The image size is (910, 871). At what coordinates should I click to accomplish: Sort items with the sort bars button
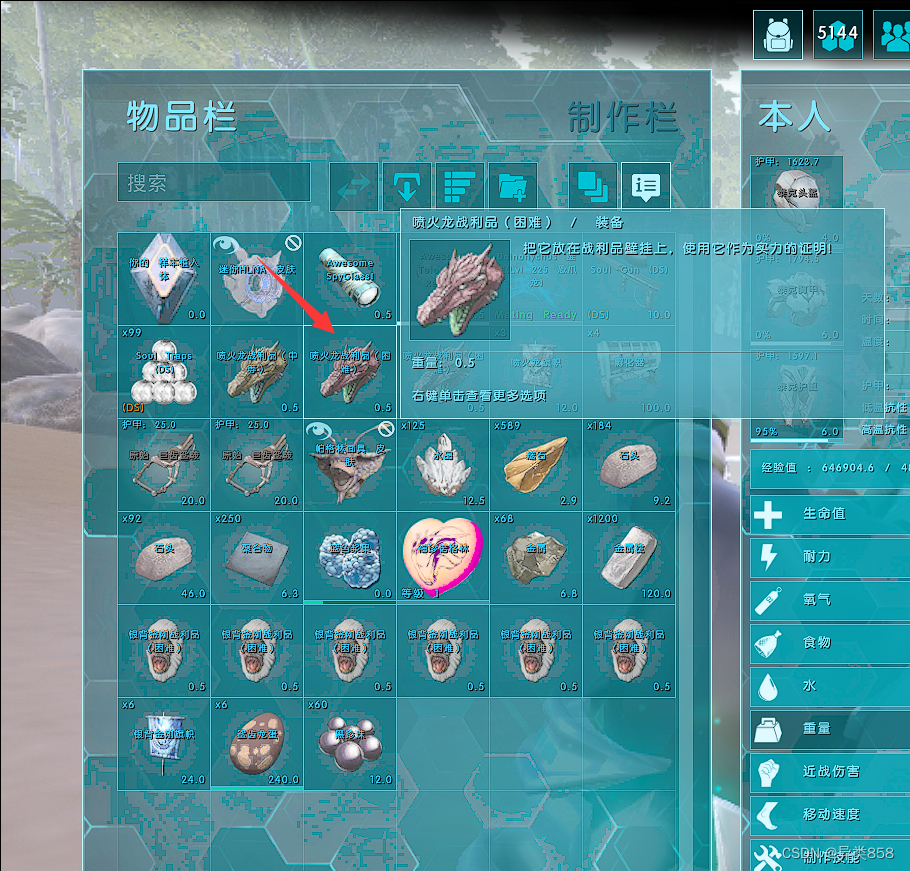pyautogui.click(x=460, y=186)
